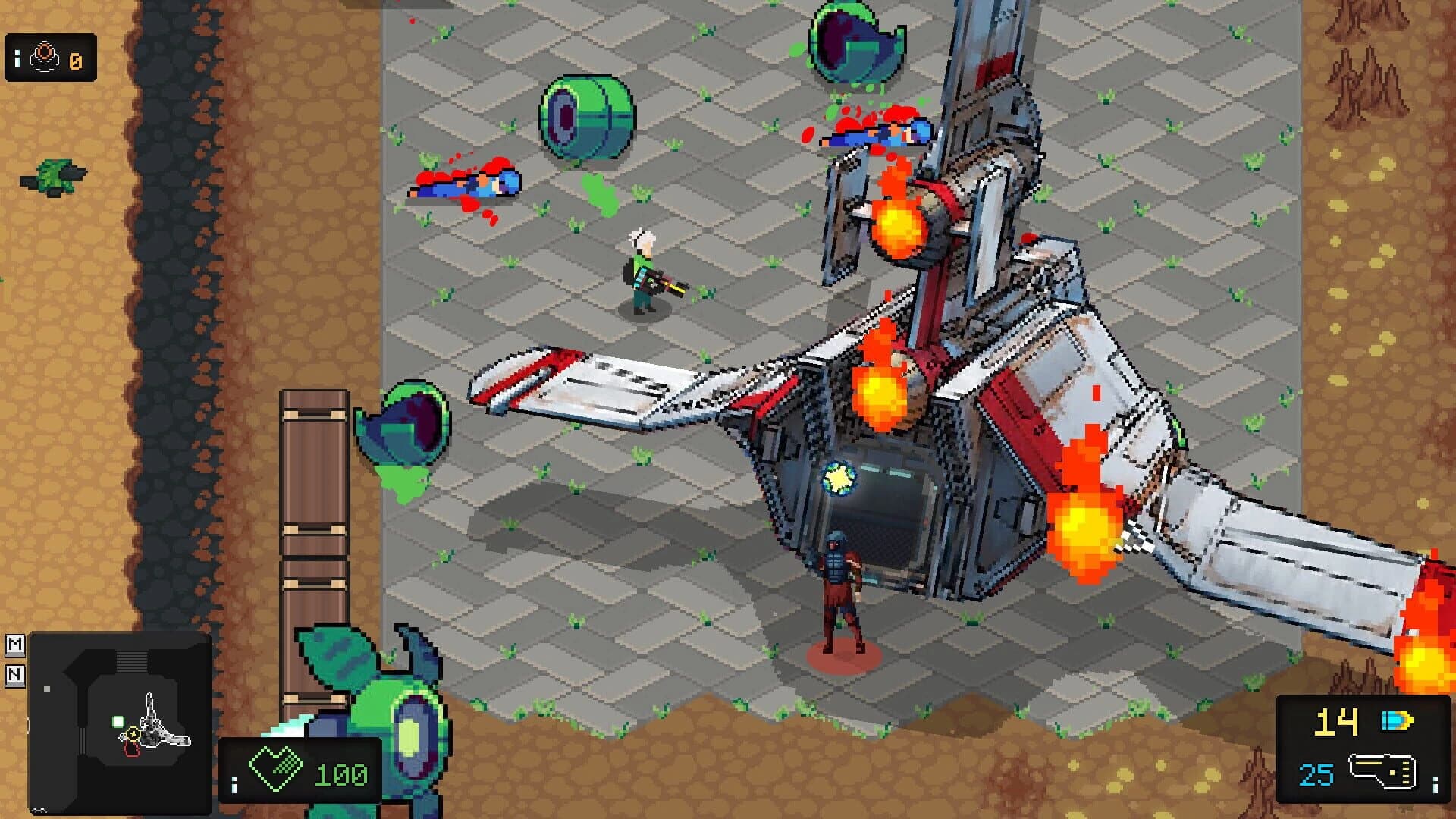1456x819 pixels.
Task: Click the green objective dot on the minimap
Action: tap(118, 721)
